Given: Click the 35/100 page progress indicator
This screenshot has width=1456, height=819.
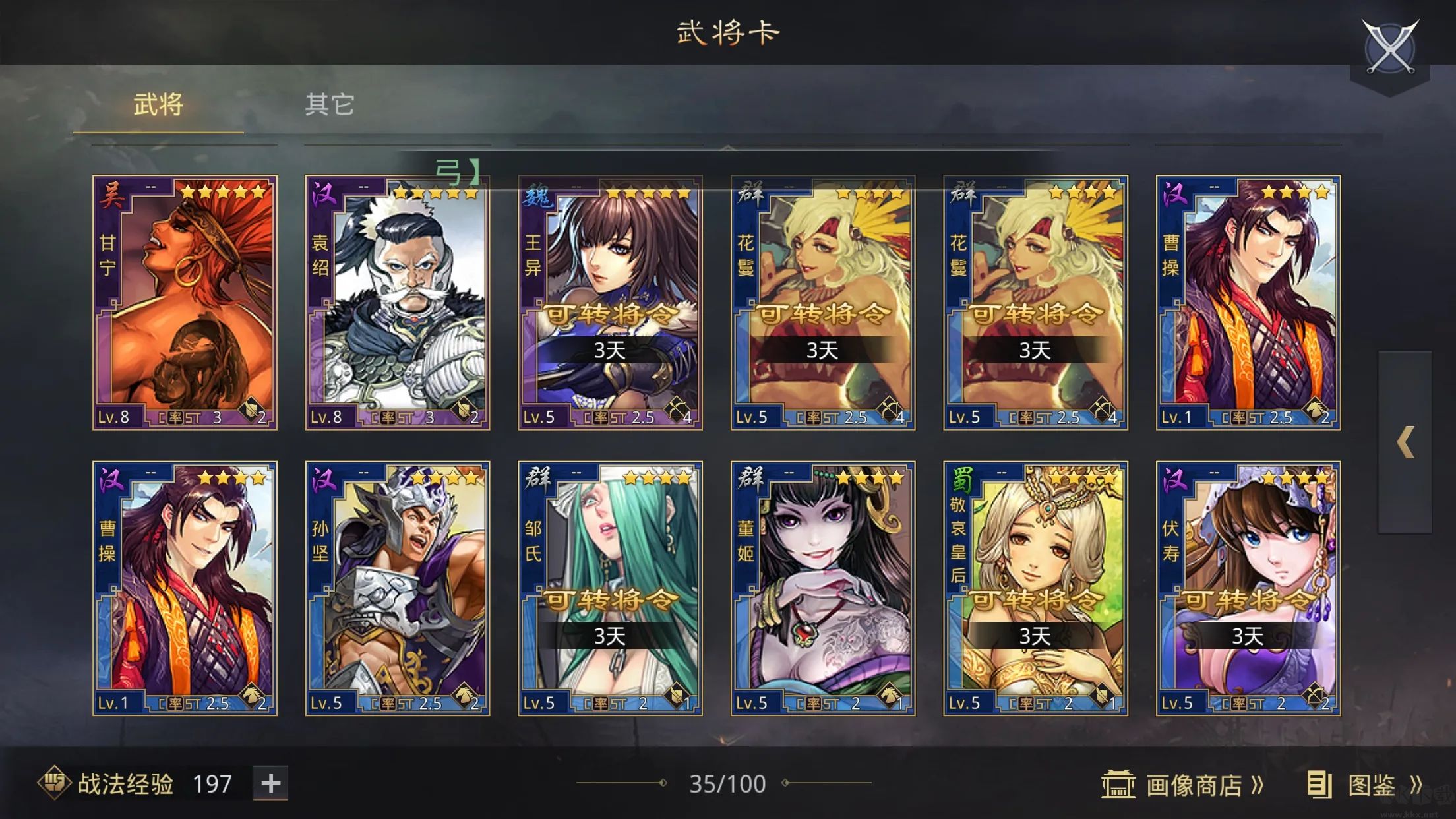Looking at the screenshot, I should coord(729,782).
